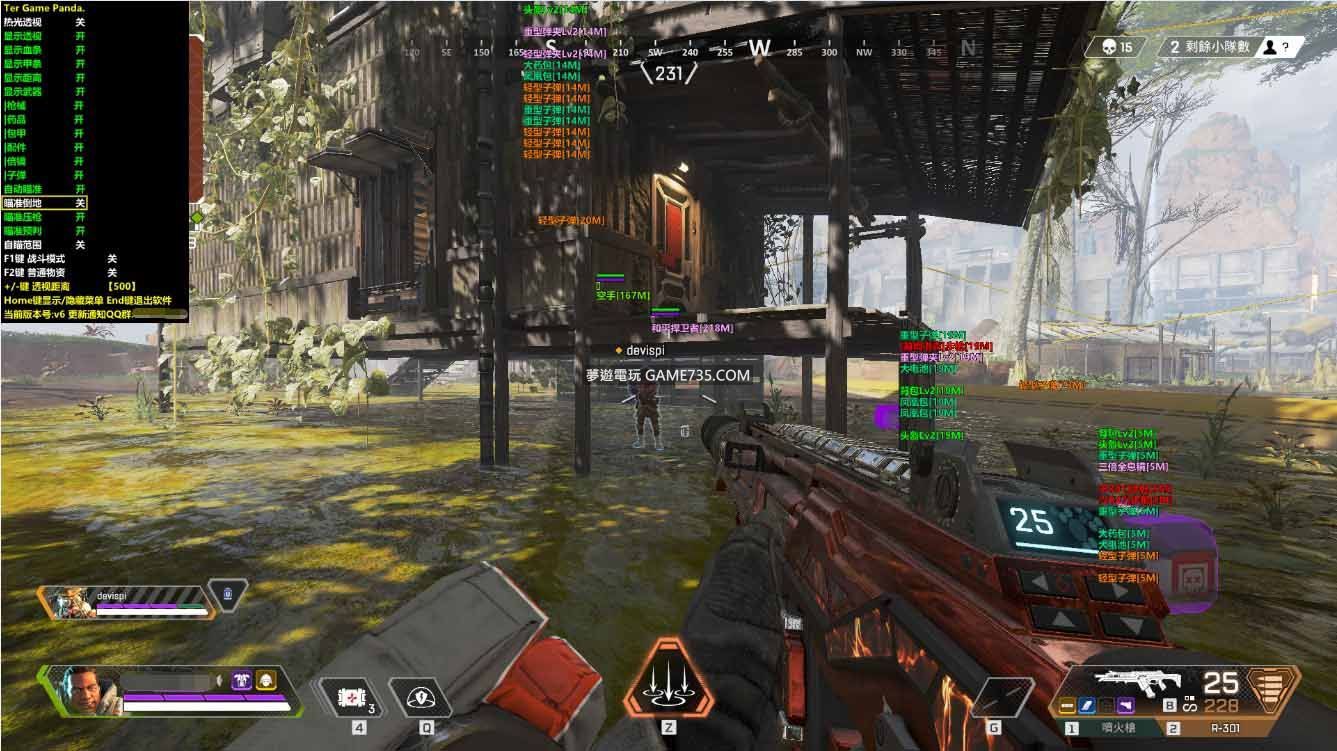Click the purple body armor icon
1337x751 pixels.
(241, 680)
